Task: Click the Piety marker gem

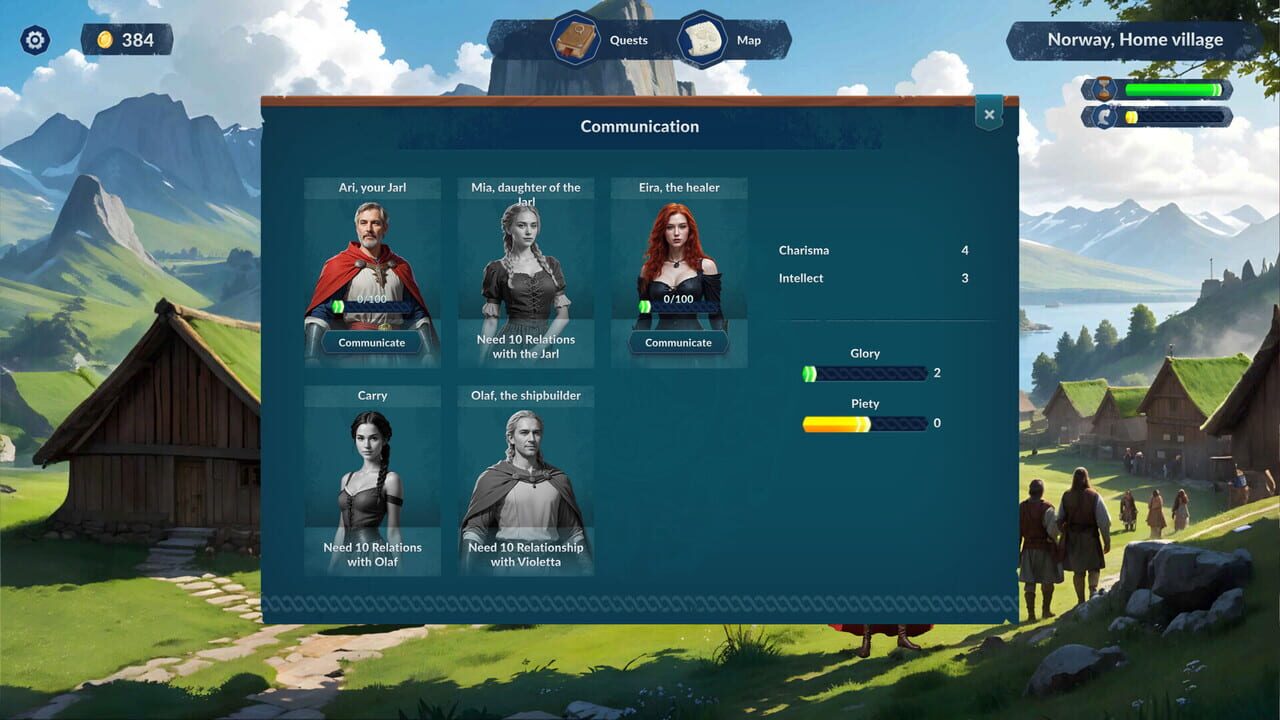Action: click(x=864, y=423)
